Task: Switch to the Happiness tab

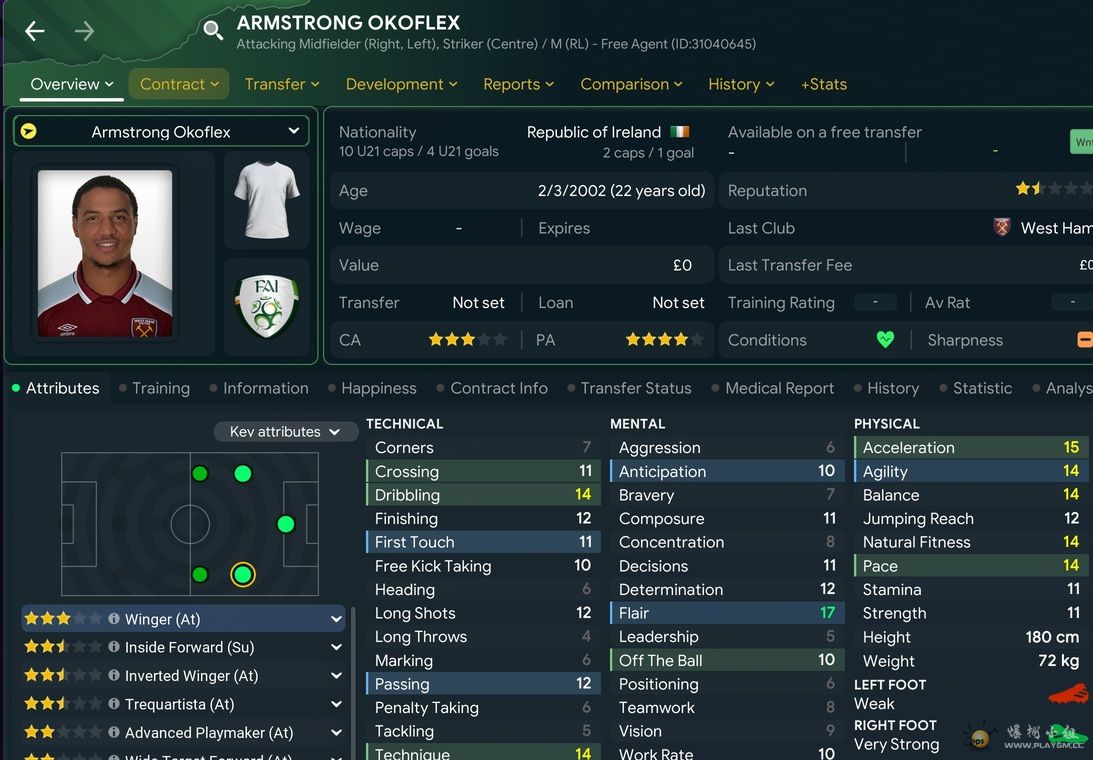Action: (378, 388)
